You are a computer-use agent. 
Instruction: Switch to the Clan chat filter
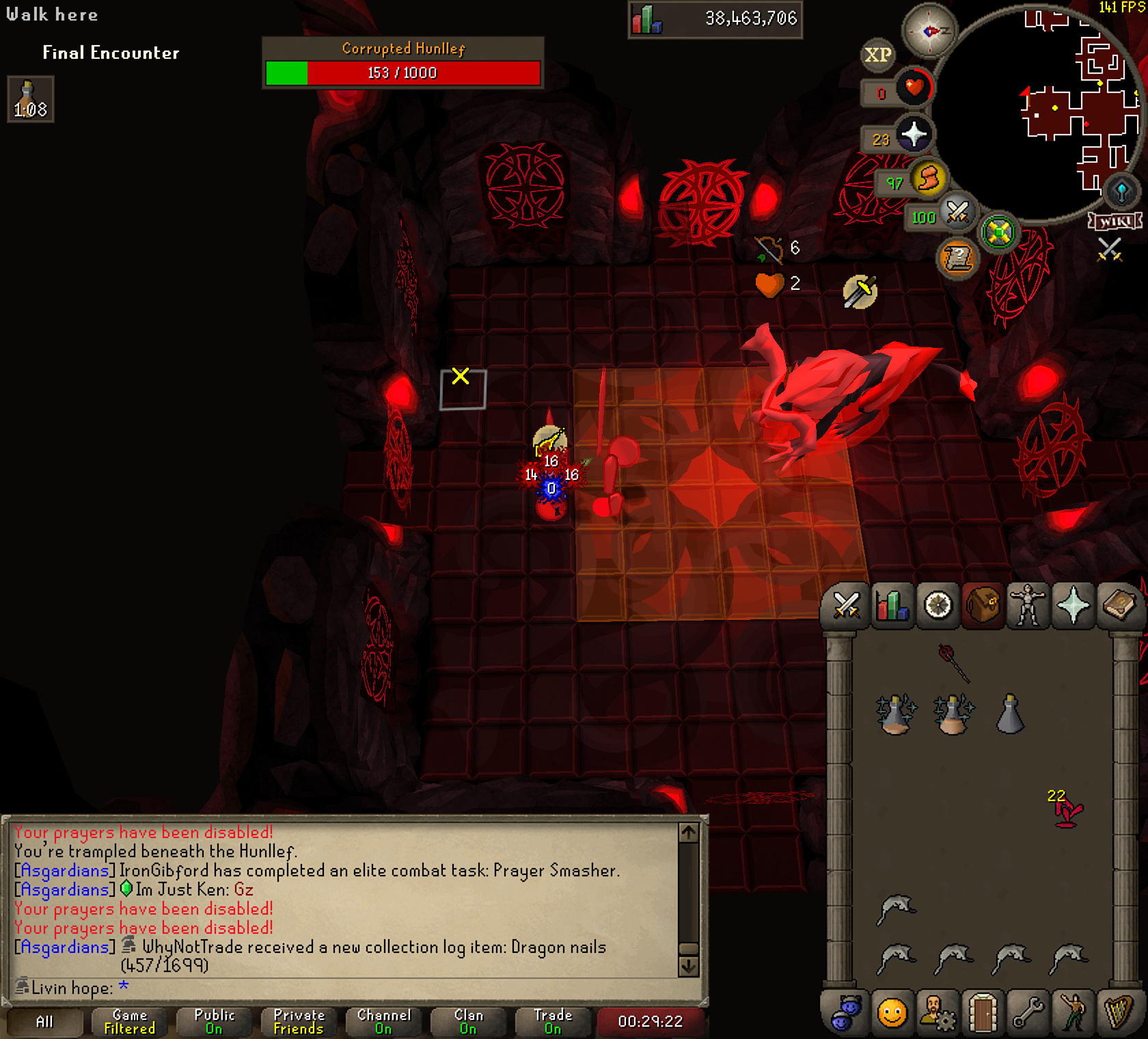pyautogui.click(x=468, y=1021)
